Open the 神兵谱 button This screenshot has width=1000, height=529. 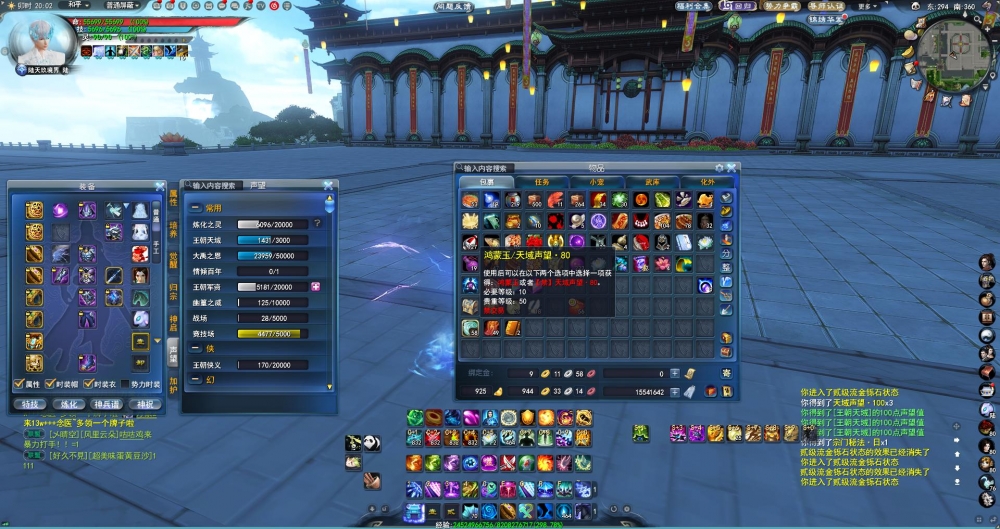coord(107,404)
